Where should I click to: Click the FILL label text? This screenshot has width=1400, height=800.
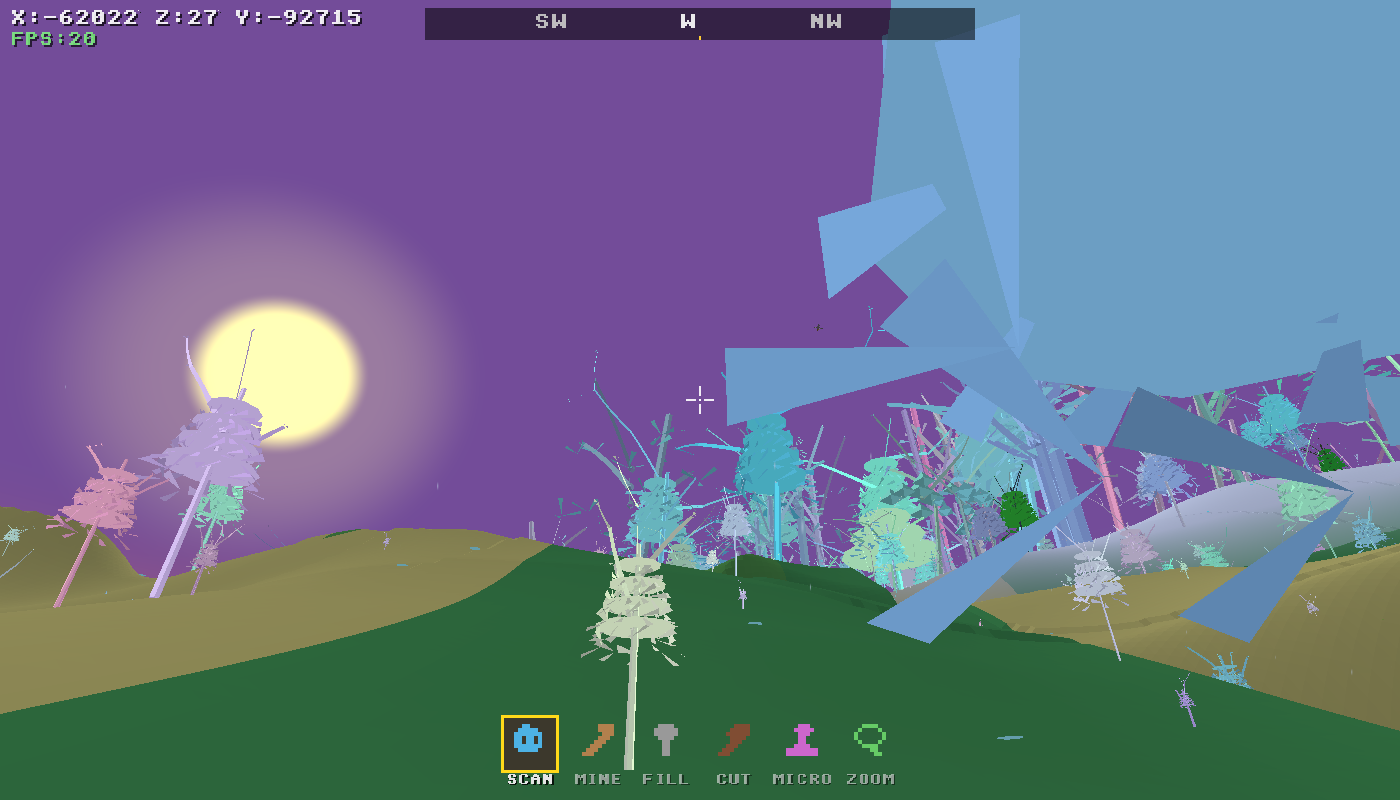tap(666, 778)
